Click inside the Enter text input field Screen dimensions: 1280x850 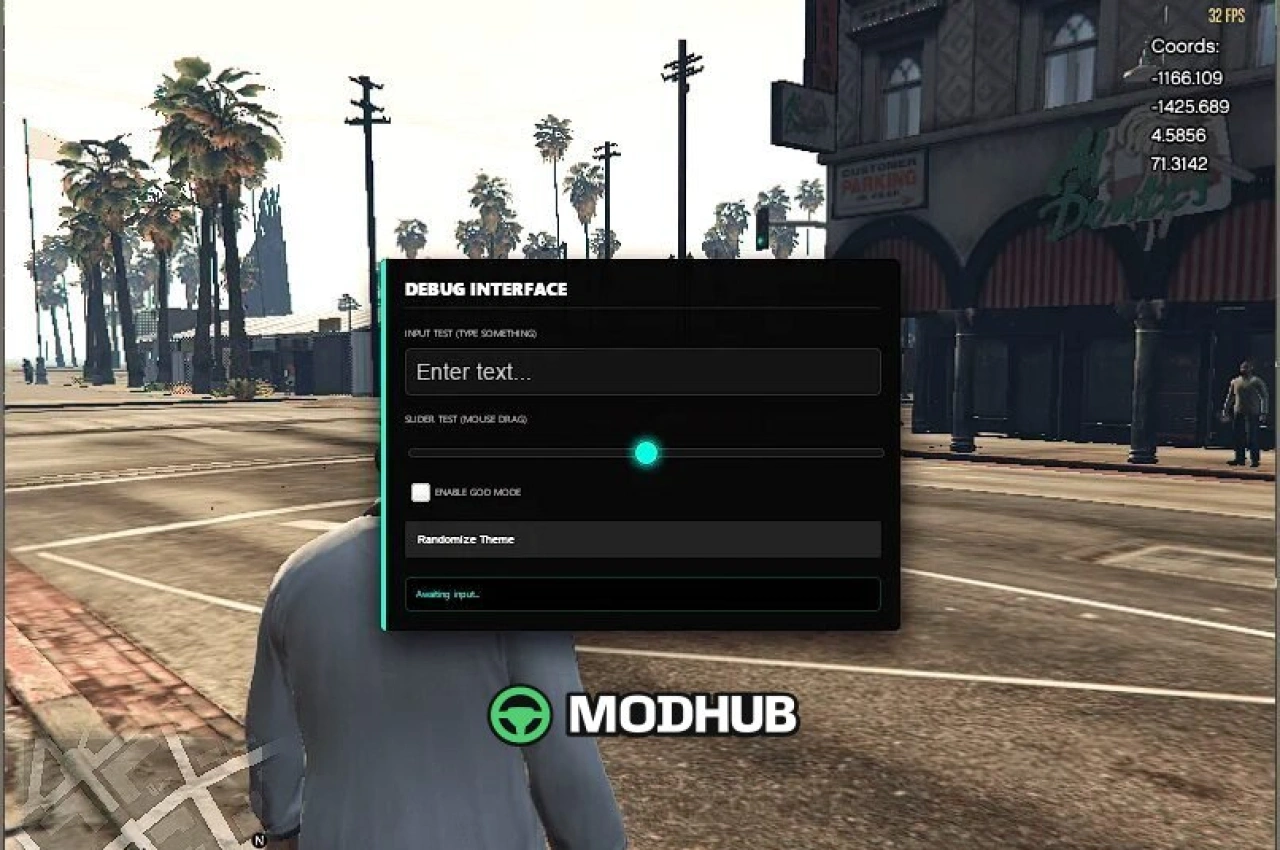tap(643, 371)
